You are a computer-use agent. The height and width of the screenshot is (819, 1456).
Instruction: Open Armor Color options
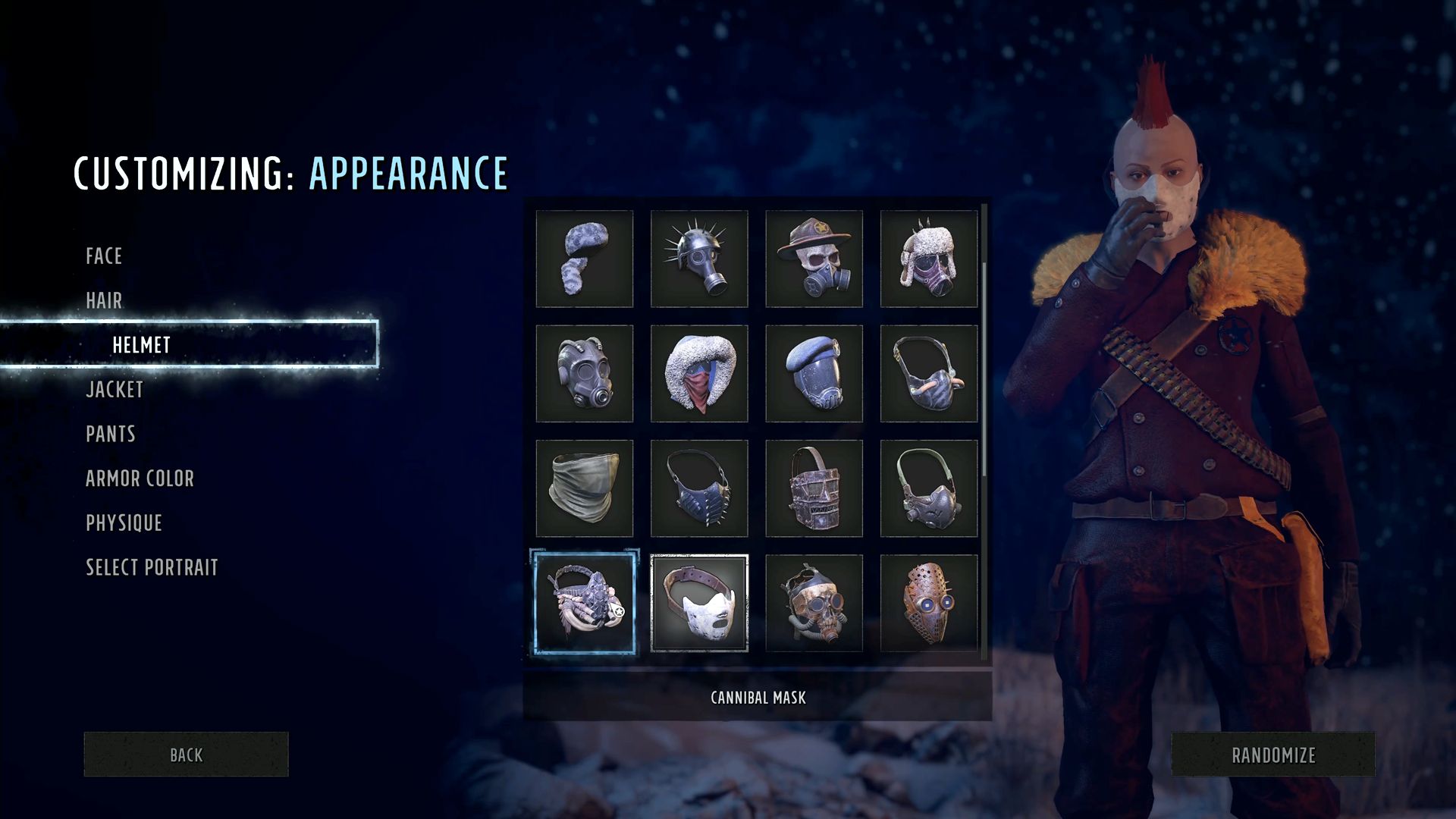click(x=140, y=479)
